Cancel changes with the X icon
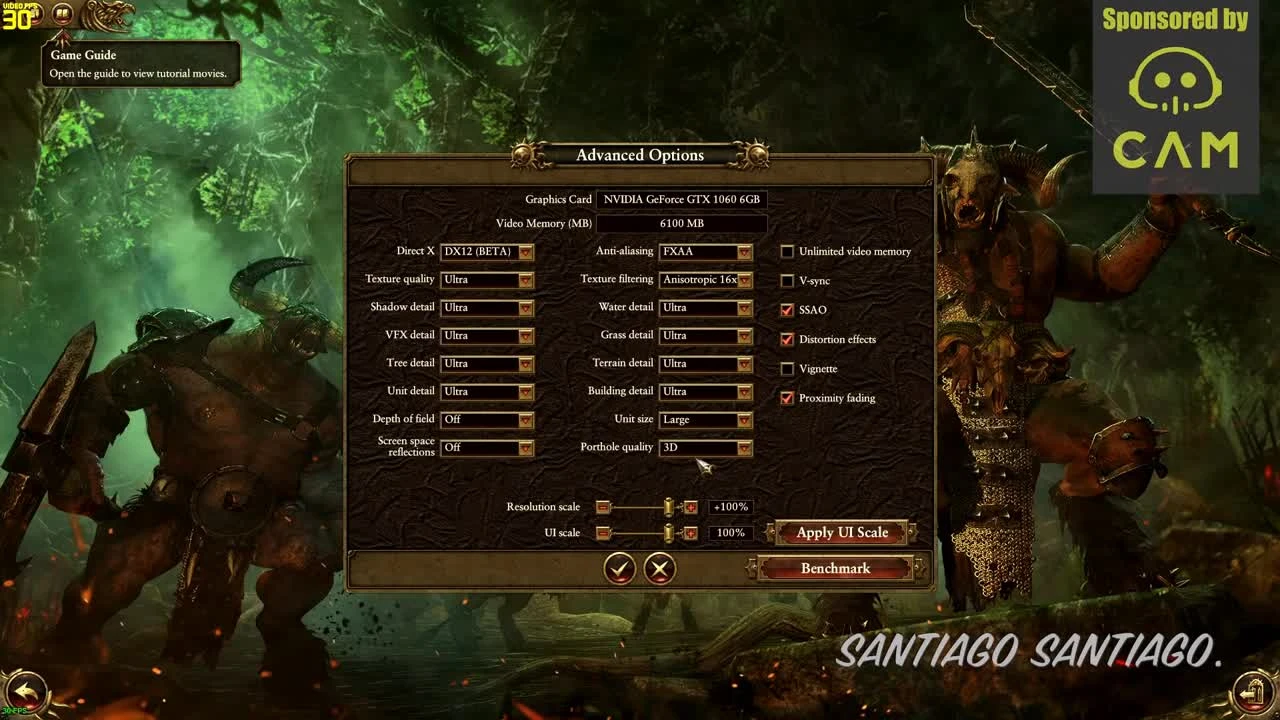This screenshot has height=720, width=1280. [658, 567]
